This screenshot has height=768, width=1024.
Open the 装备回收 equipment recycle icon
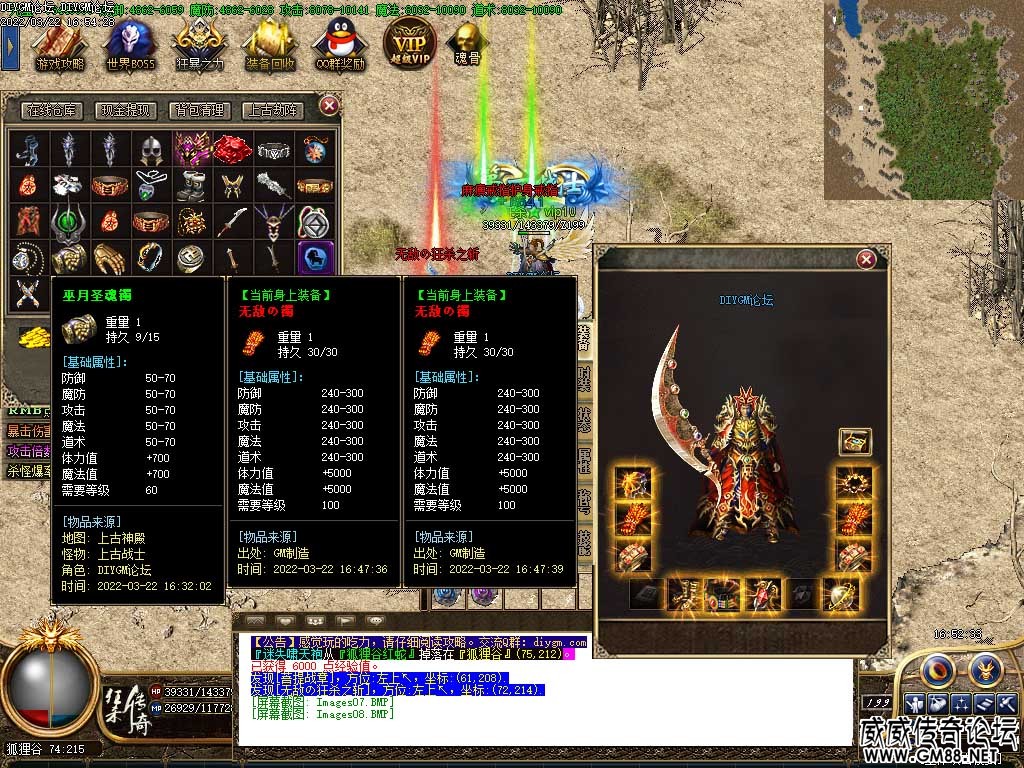pyautogui.click(x=269, y=44)
